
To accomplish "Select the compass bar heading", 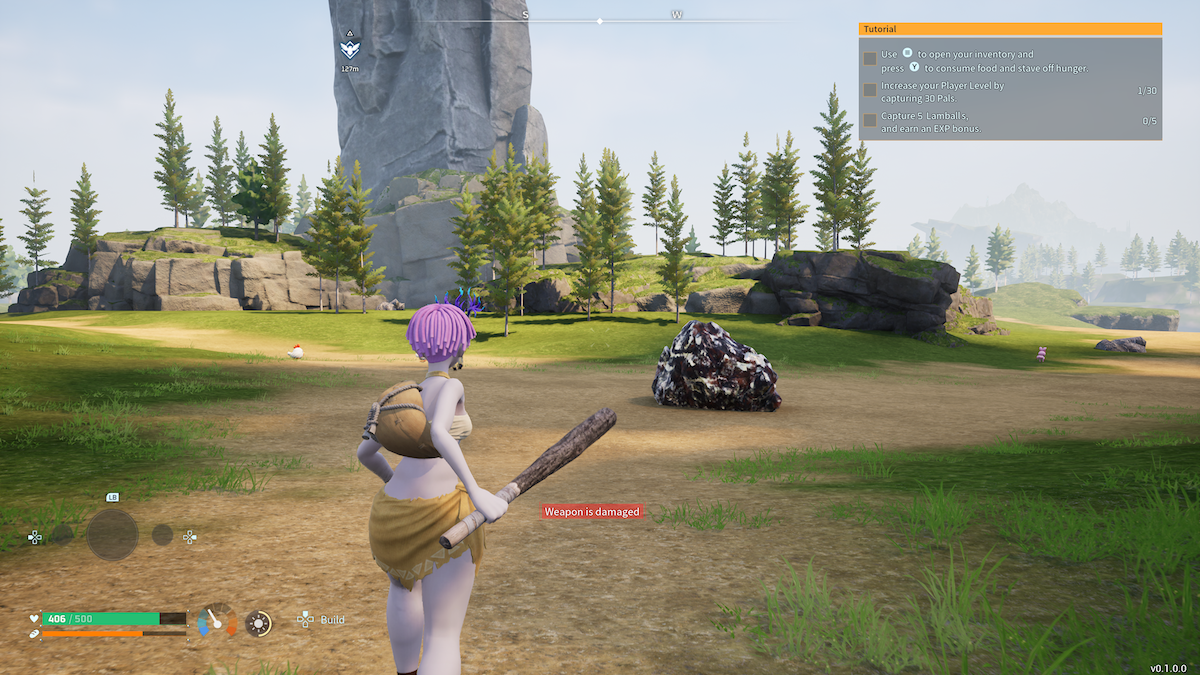I will tap(600, 19).
